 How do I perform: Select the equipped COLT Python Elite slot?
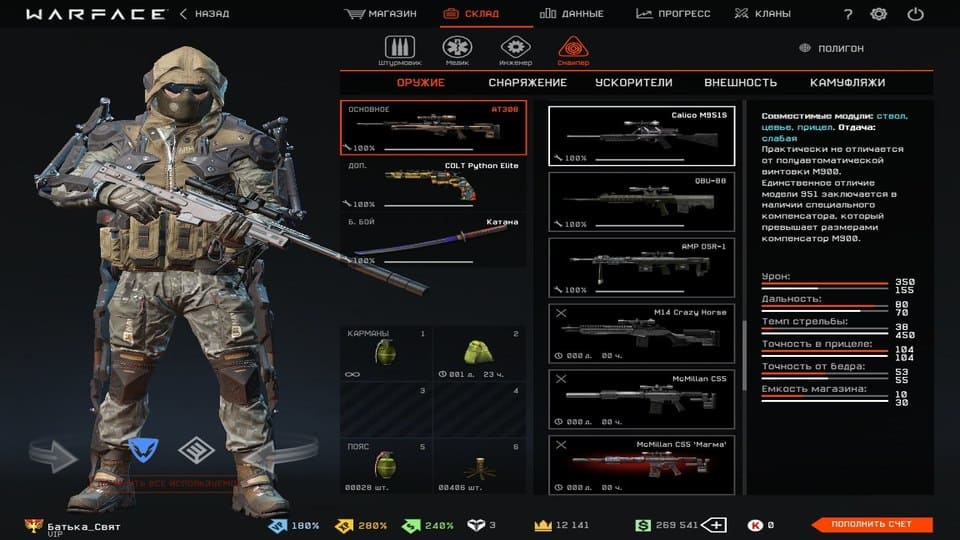[x=433, y=184]
